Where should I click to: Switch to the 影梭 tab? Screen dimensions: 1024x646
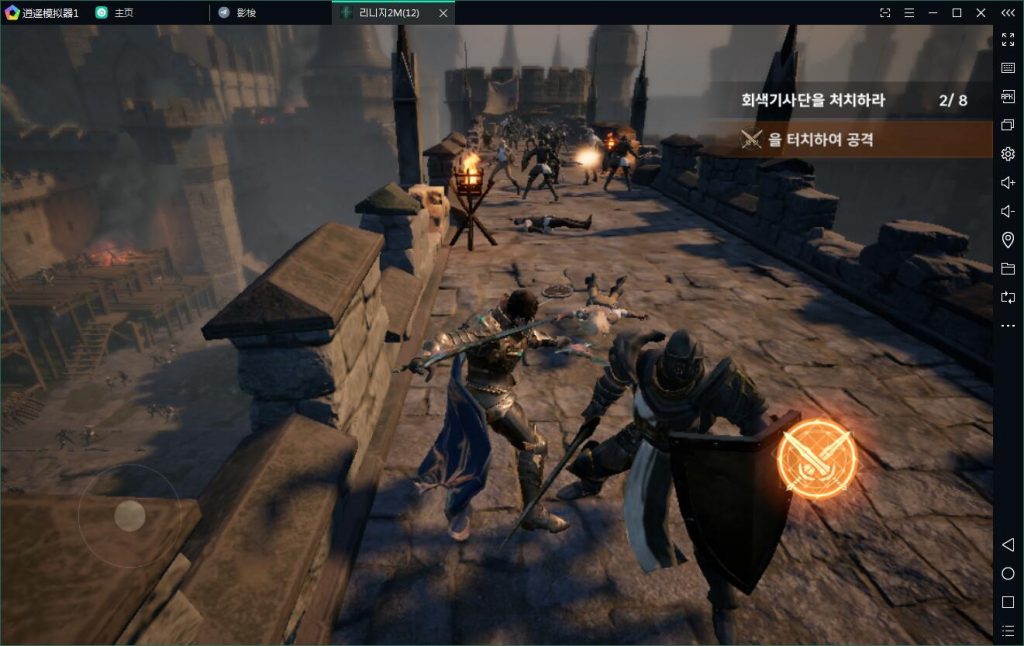coord(245,13)
